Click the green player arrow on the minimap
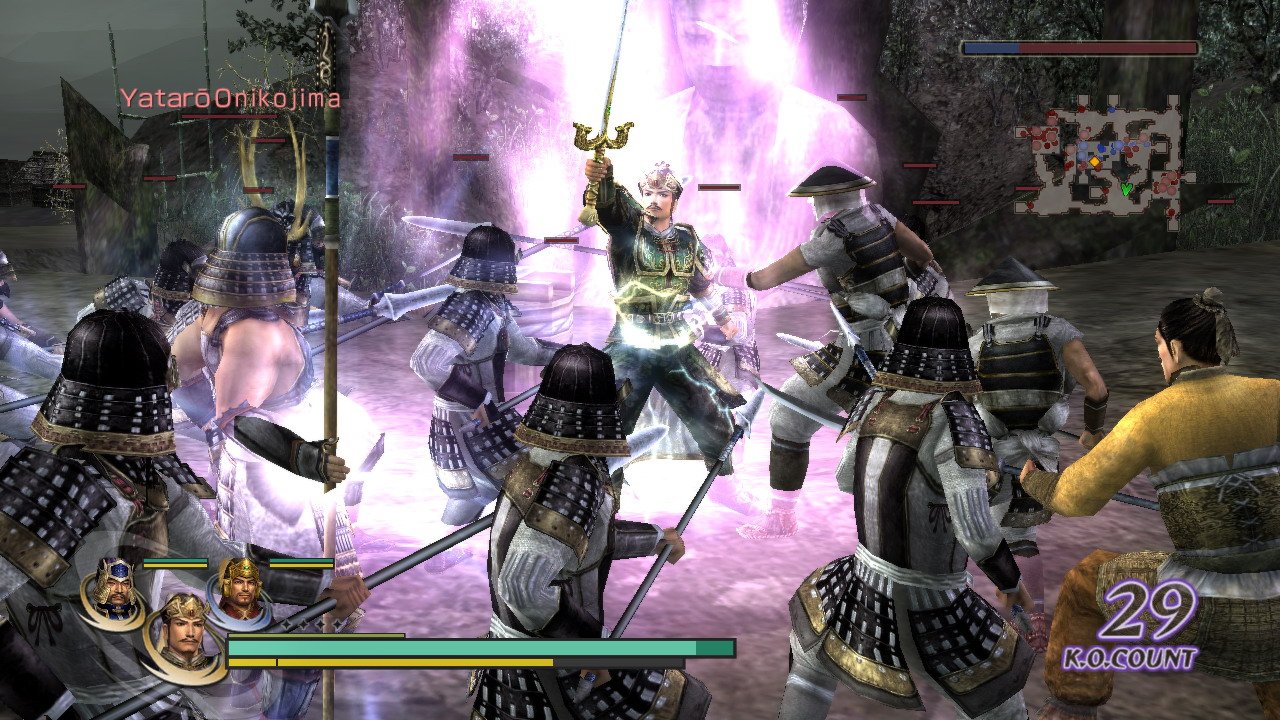 pyautogui.click(x=1126, y=188)
